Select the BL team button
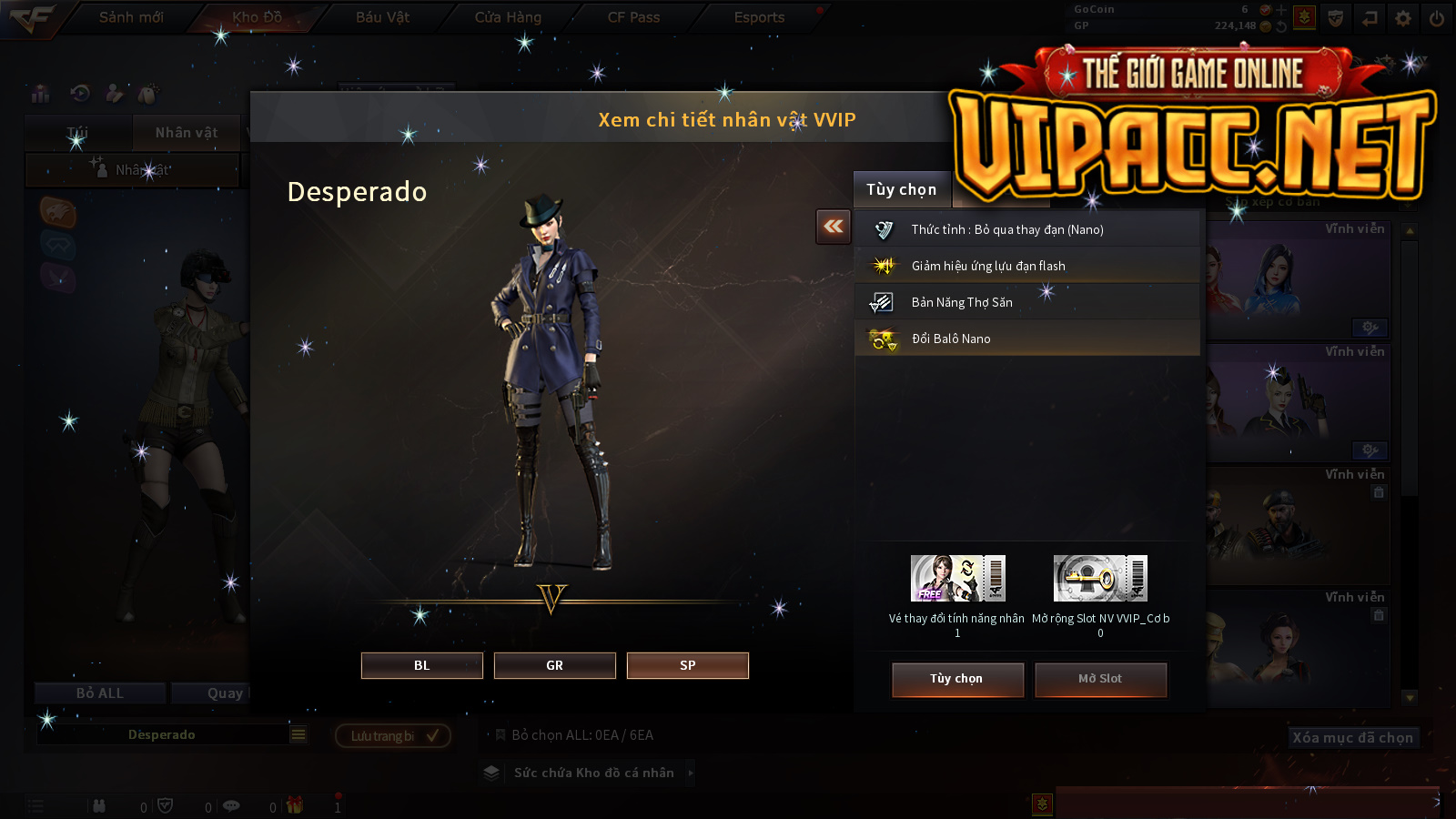Viewport: 1456px width, 819px height. point(421,665)
